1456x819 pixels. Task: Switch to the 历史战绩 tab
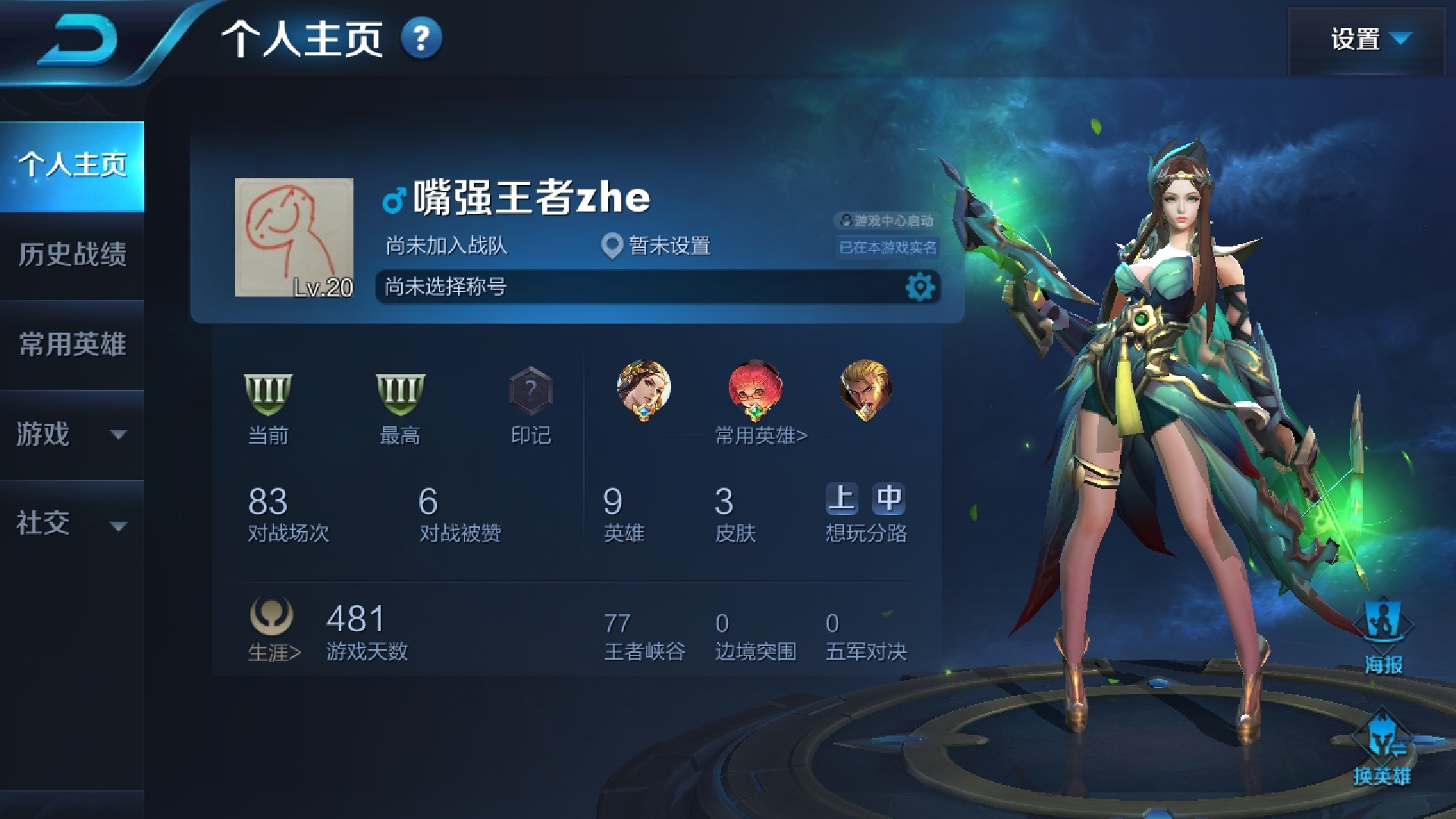(x=73, y=254)
